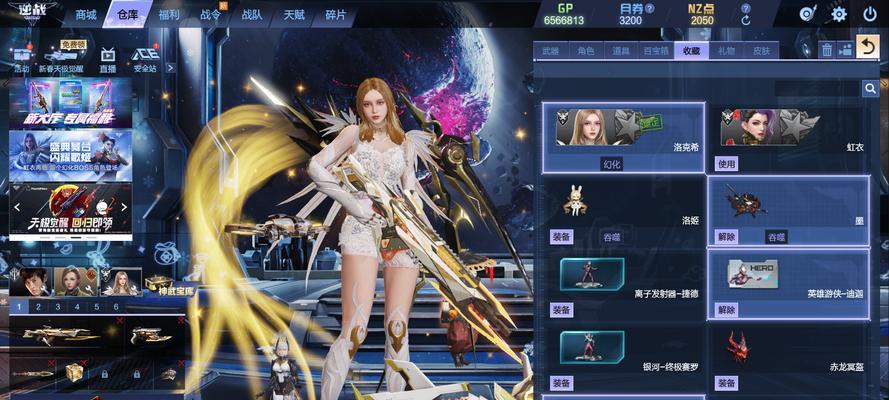Select the 武器 weapons category tab
The width and height of the screenshot is (889, 400).
(x=551, y=50)
